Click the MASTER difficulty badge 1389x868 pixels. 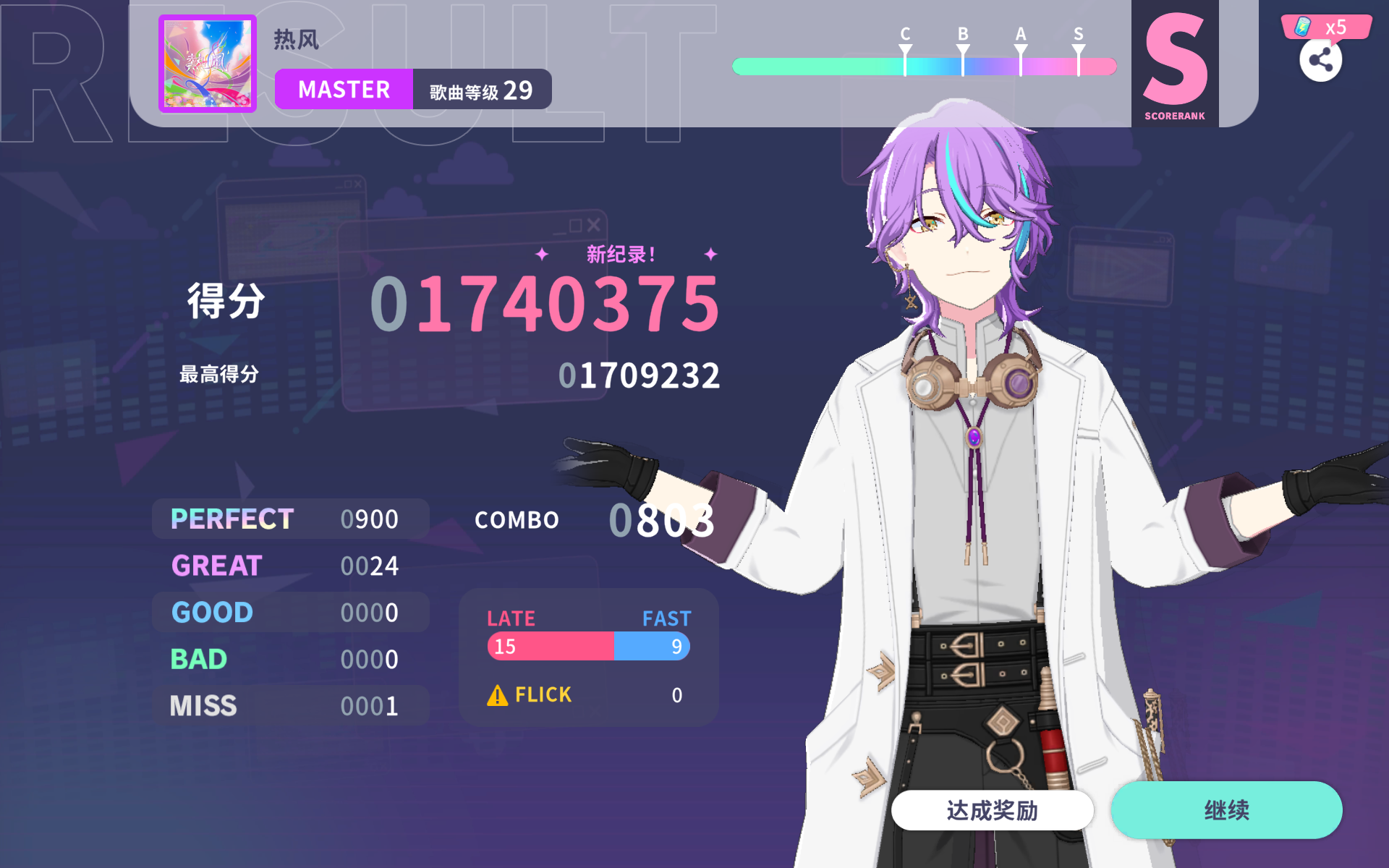343,89
